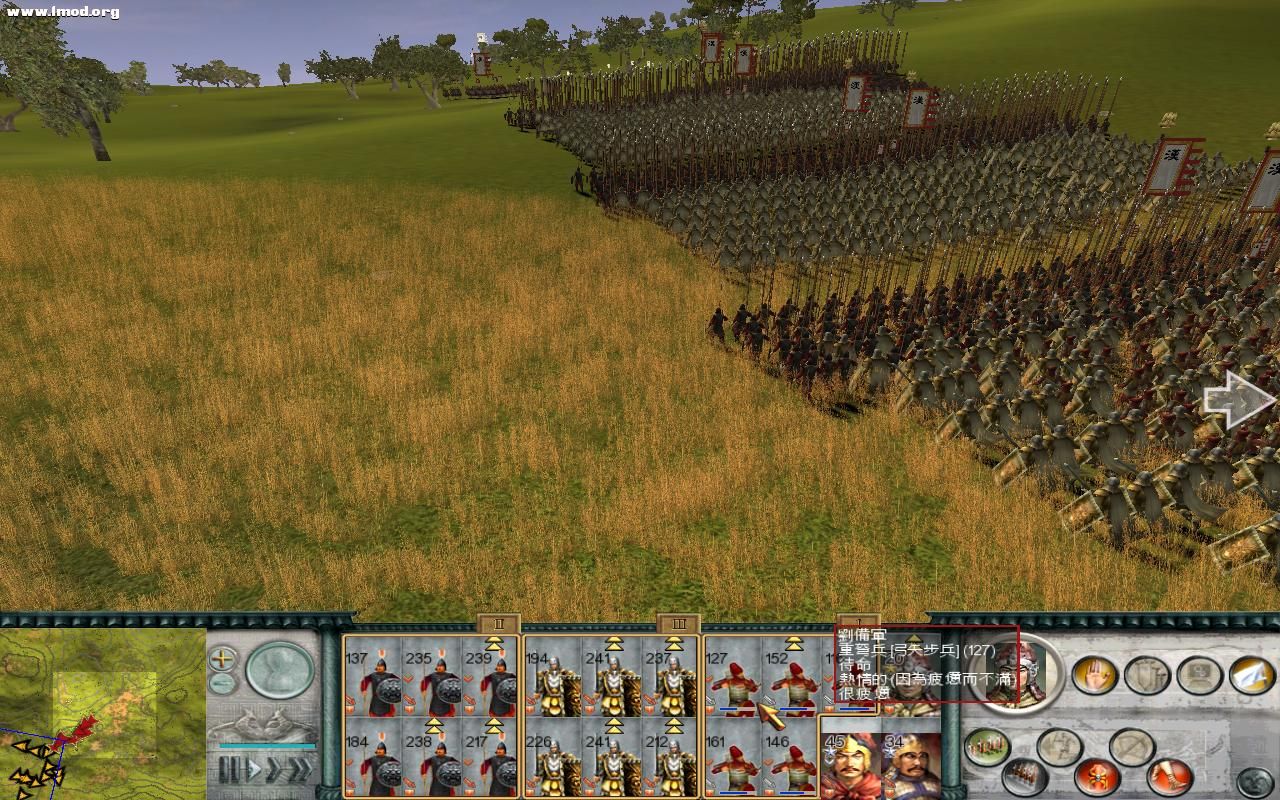Click the teal battle timer bar
This screenshot has width=1280, height=800.
click(x=264, y=745)
